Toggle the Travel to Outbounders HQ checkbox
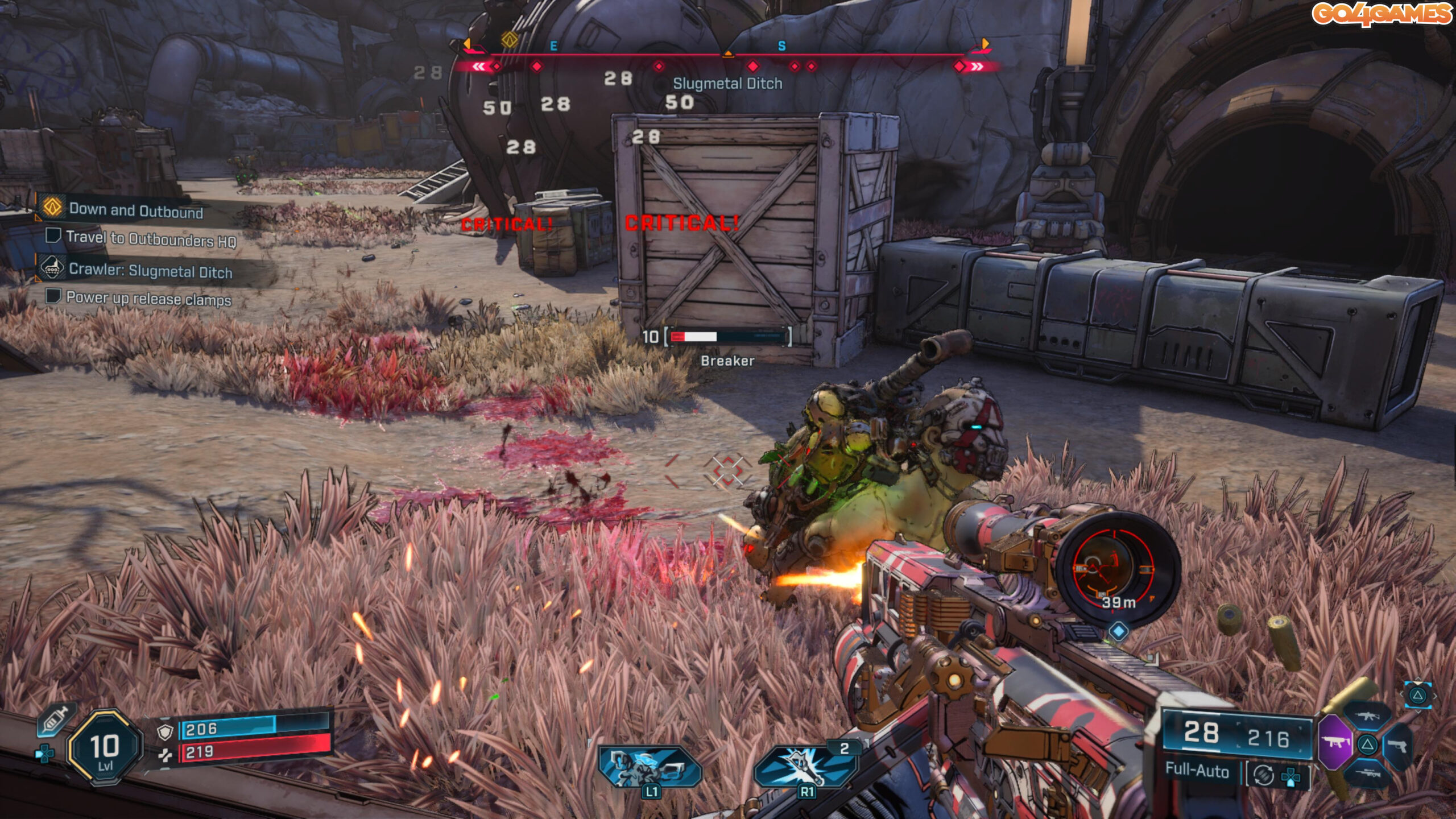 53,235
